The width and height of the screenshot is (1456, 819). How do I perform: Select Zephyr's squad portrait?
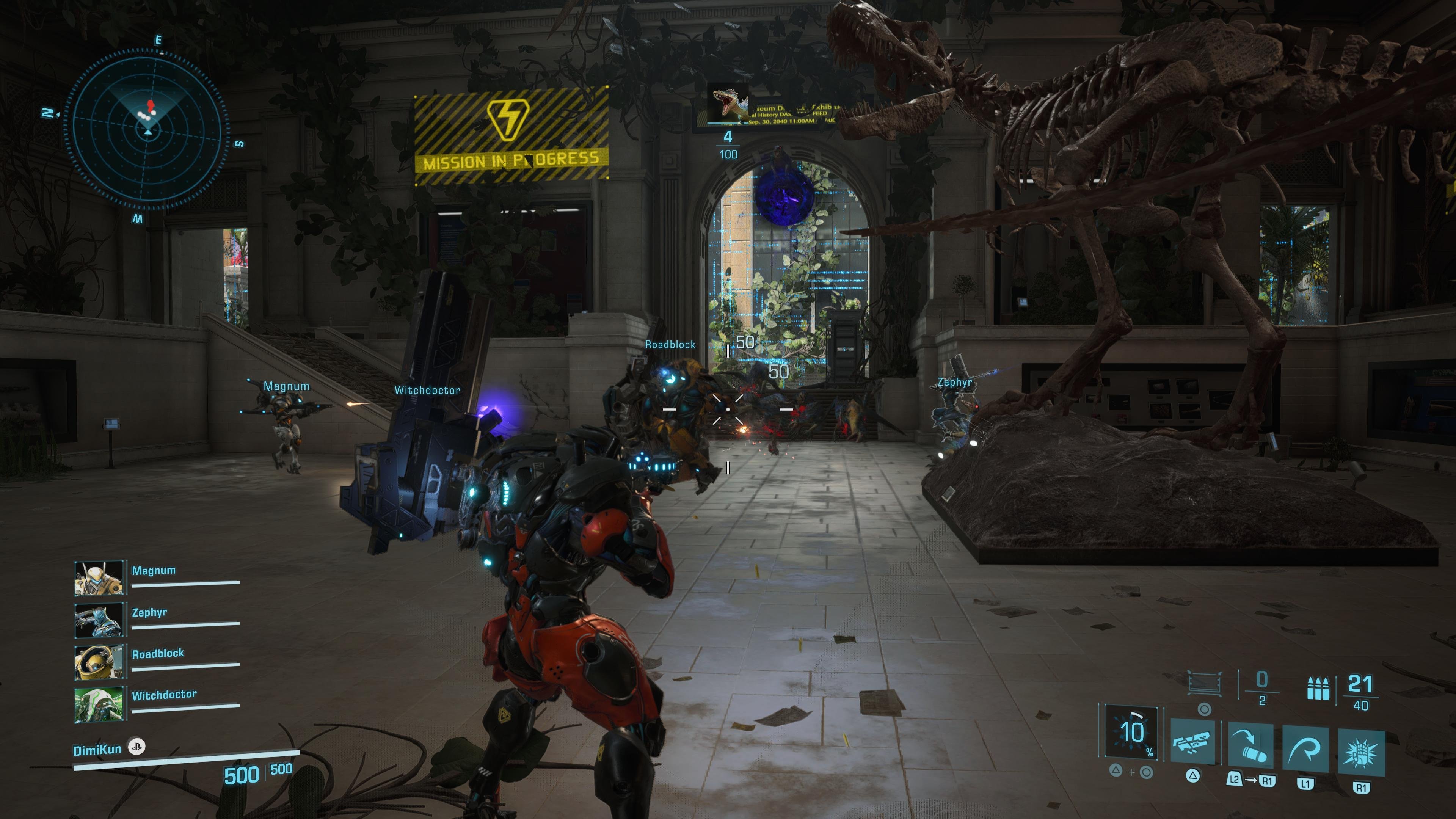99,620
